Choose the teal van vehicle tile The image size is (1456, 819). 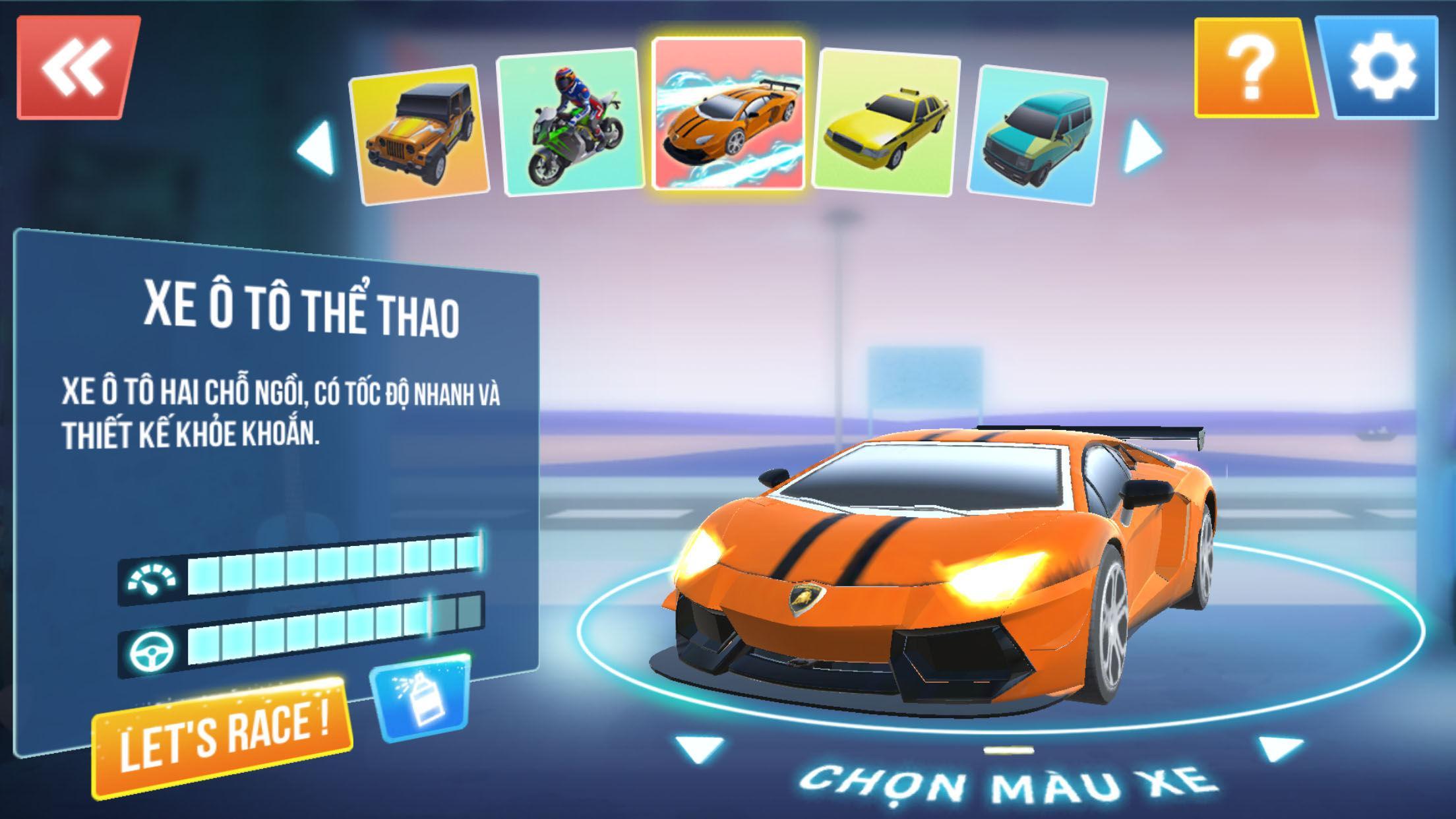click(1037, 135)
